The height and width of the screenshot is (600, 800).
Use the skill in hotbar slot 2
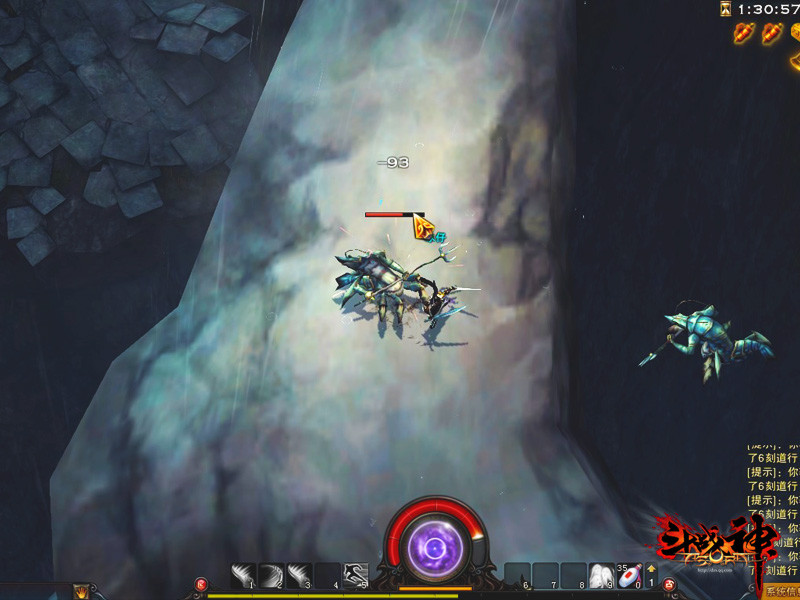point(272,576)
